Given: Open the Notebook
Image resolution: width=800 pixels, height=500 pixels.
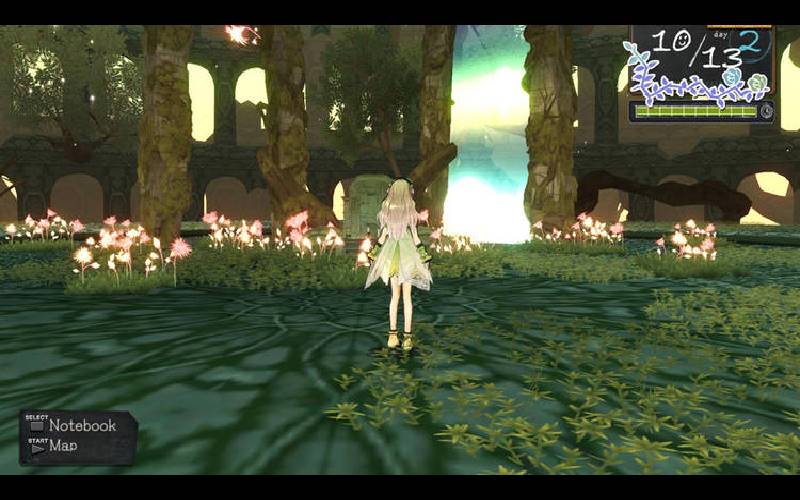Looking at the screenshot, I should tap(80, 426).
